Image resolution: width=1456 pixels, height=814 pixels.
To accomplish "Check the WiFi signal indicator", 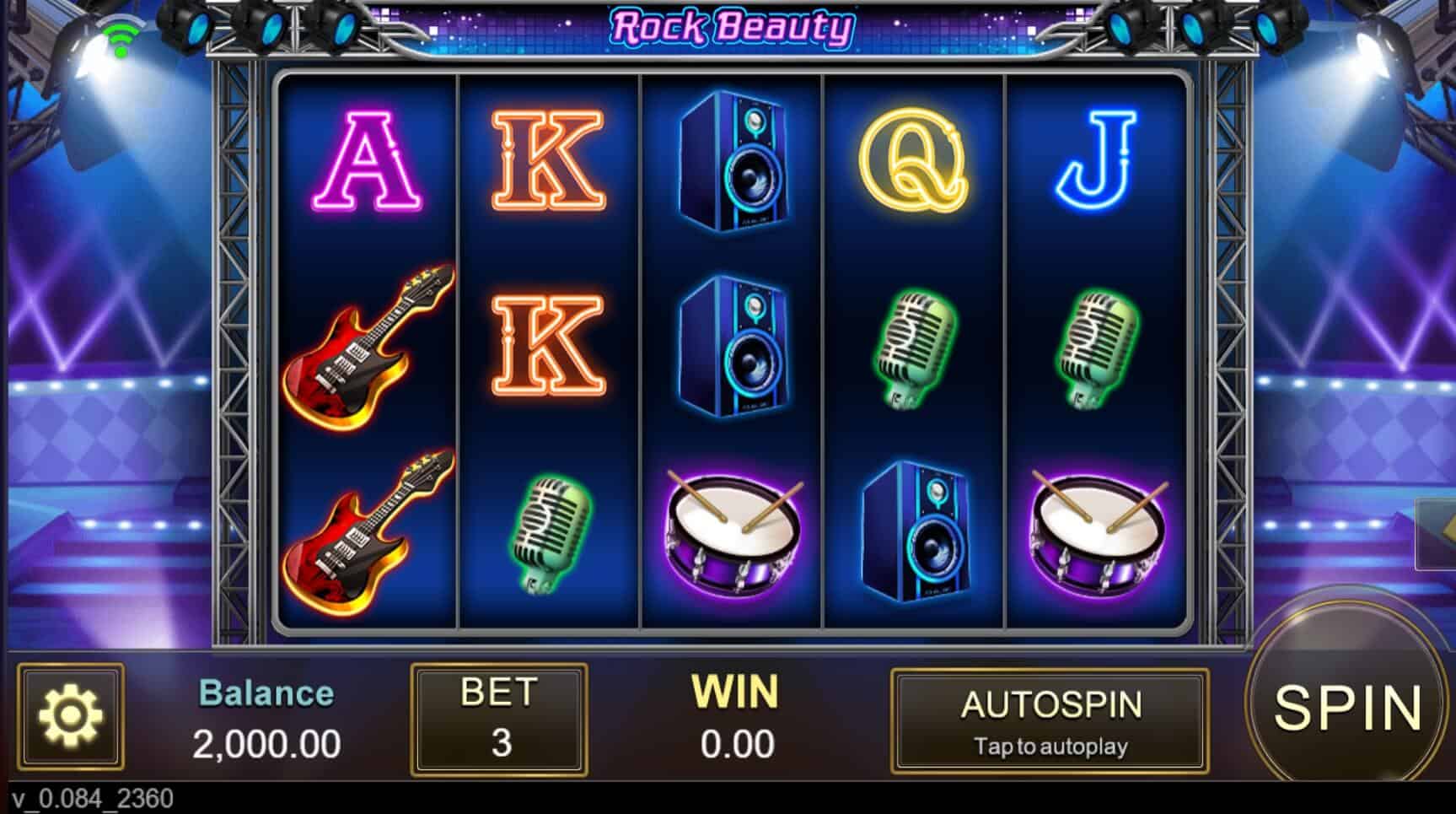I will (x=121, y=35).
